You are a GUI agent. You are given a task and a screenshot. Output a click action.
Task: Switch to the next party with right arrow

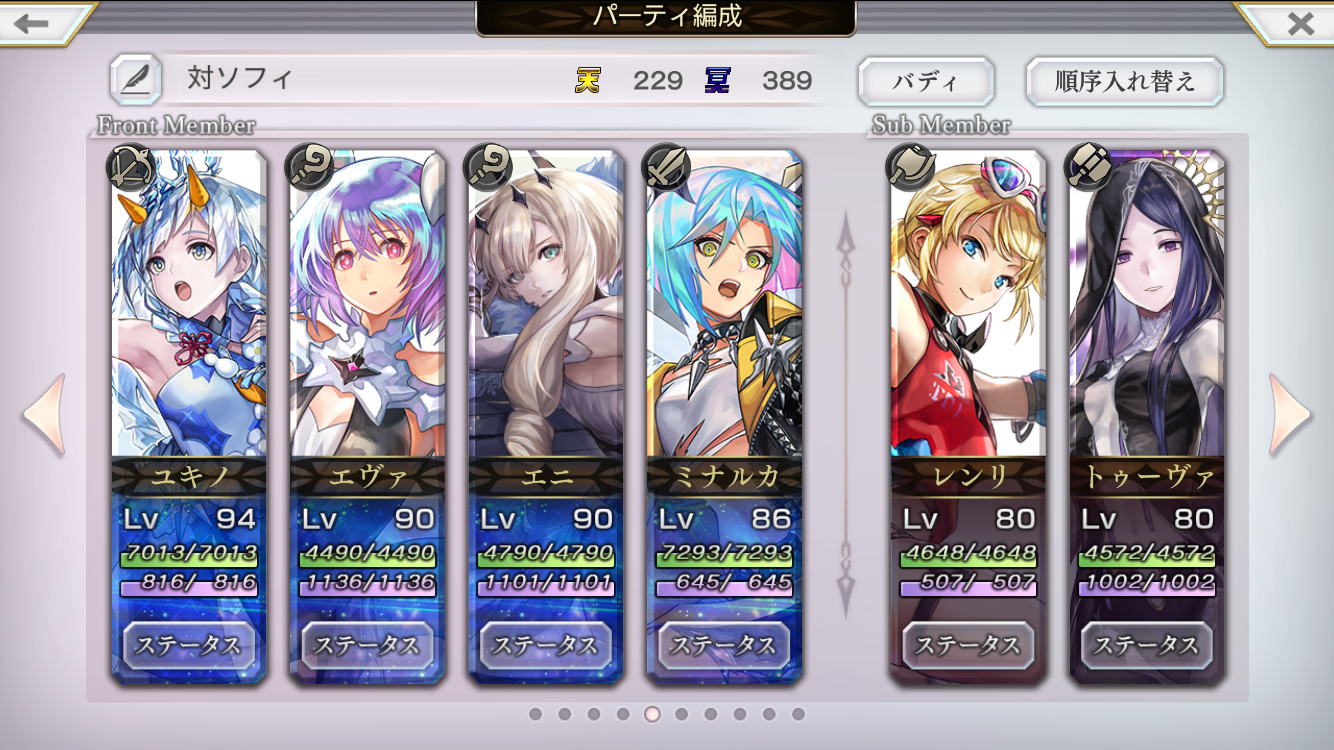click(1289, 414)
